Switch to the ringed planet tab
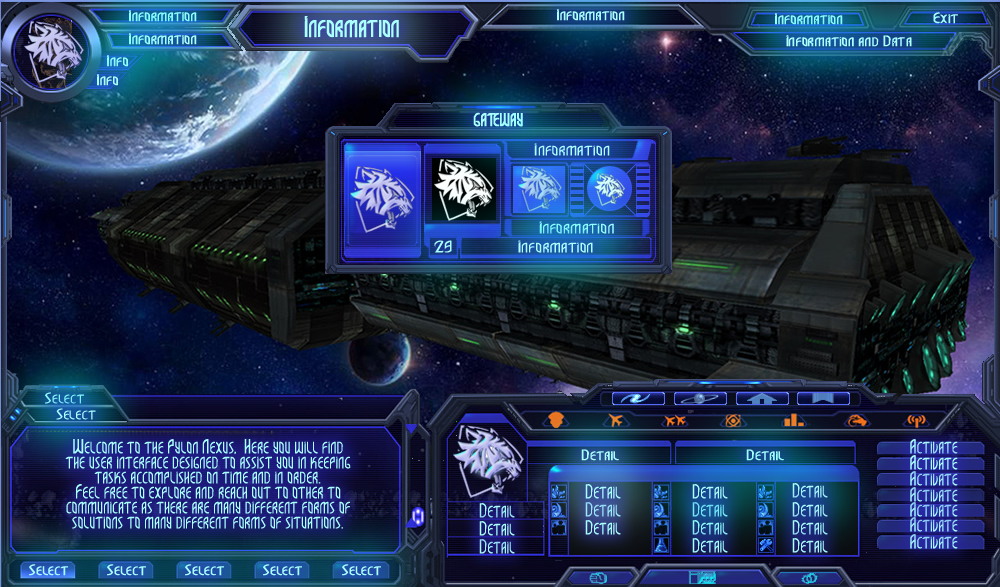Screen dimensions: 1000x587 click(699, 398)
